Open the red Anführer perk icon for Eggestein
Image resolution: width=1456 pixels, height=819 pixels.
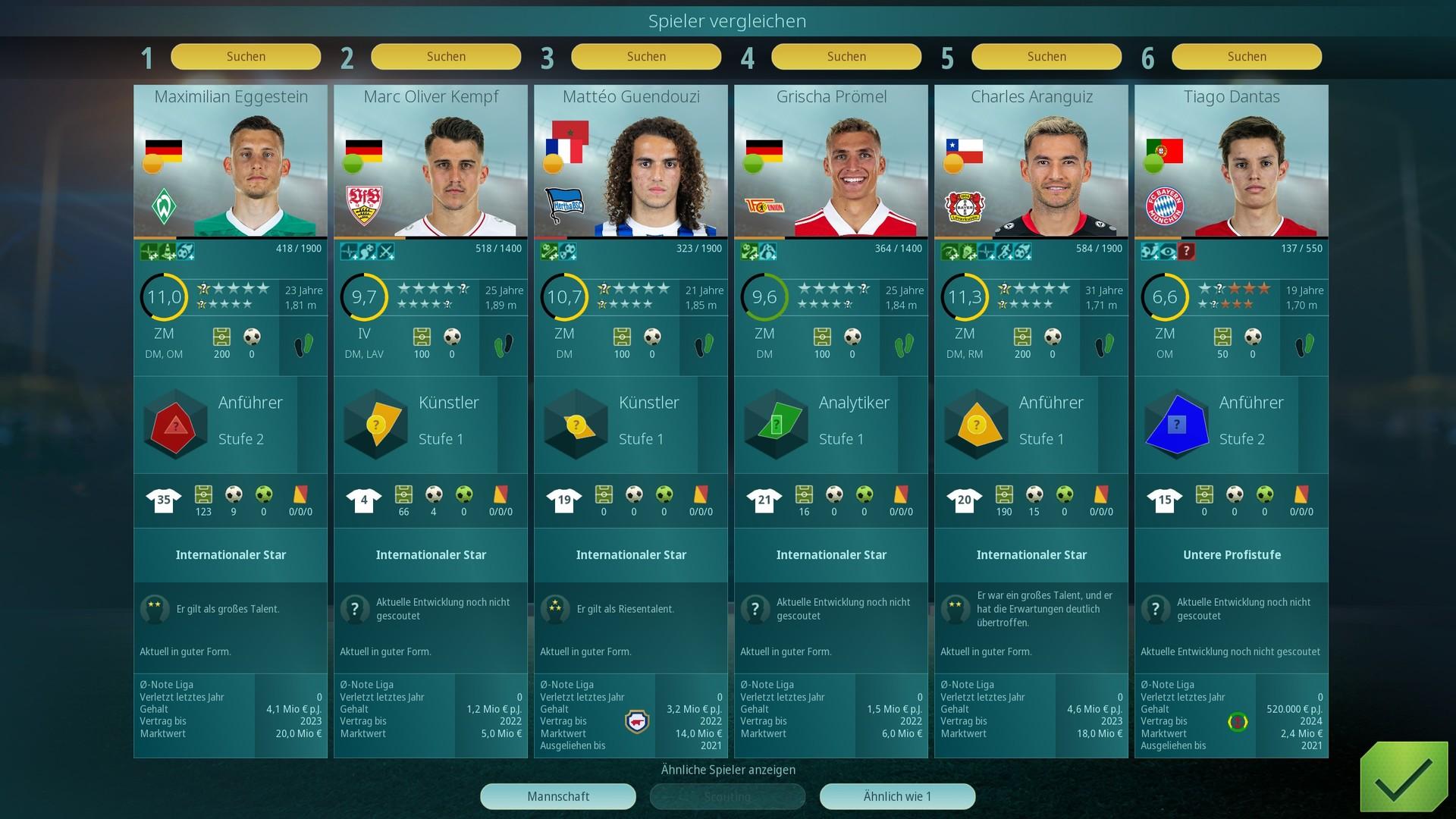pos(175,423)
